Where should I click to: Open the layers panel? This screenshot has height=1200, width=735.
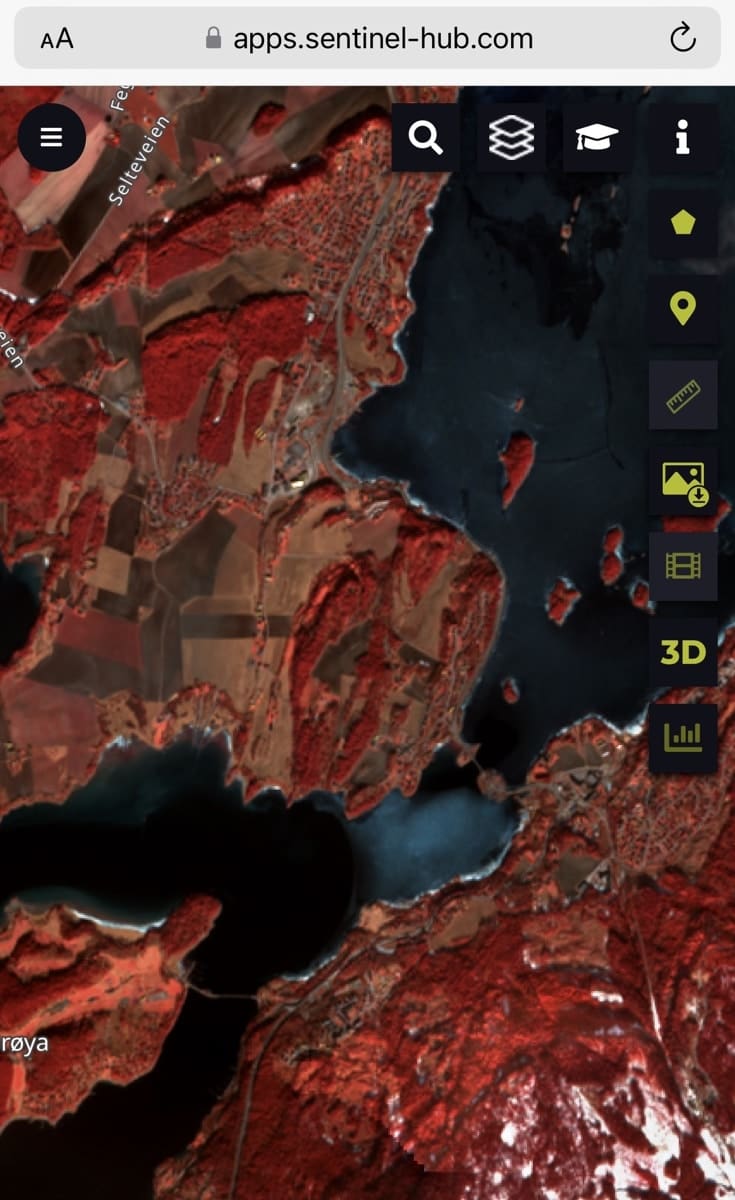click(511, 138)
